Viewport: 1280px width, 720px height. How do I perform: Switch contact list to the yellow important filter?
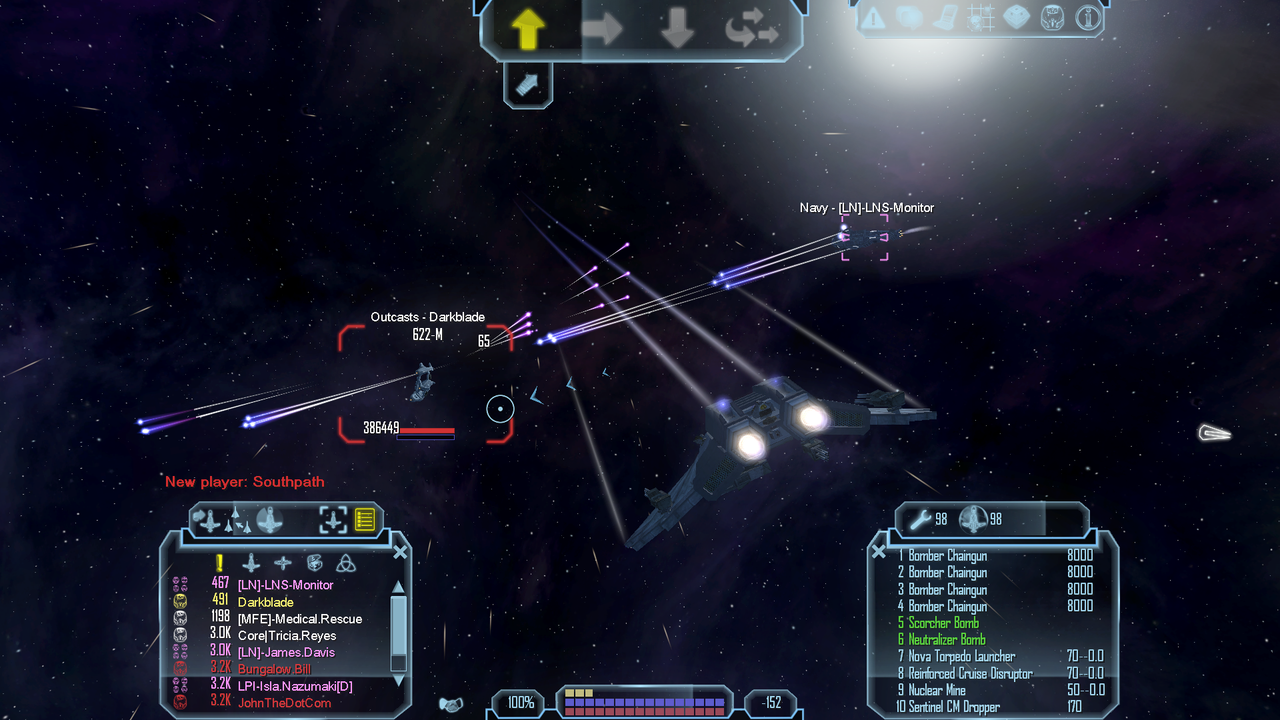click(219, 563)
